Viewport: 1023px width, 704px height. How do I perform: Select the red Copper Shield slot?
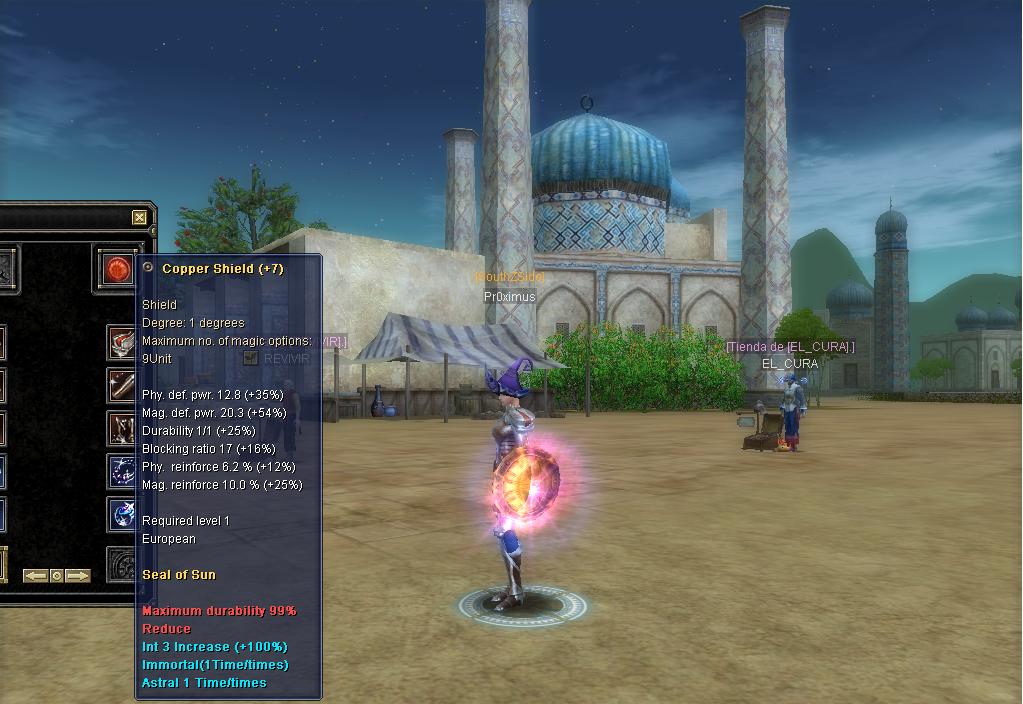coord(118,269)
